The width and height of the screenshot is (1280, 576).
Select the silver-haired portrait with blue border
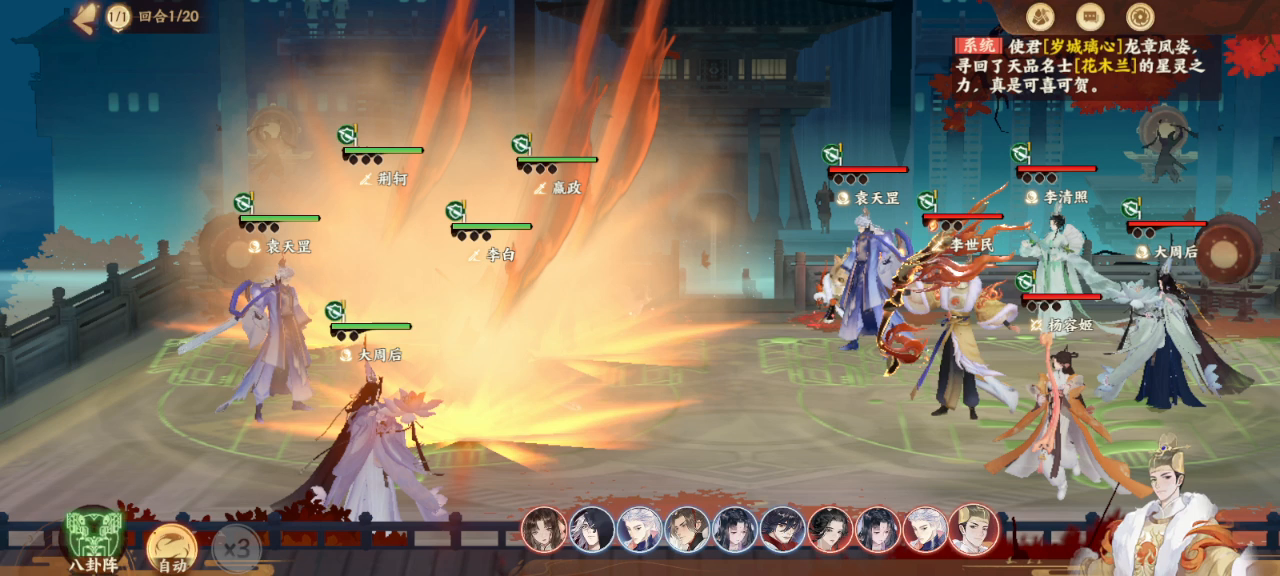[640, 530]
